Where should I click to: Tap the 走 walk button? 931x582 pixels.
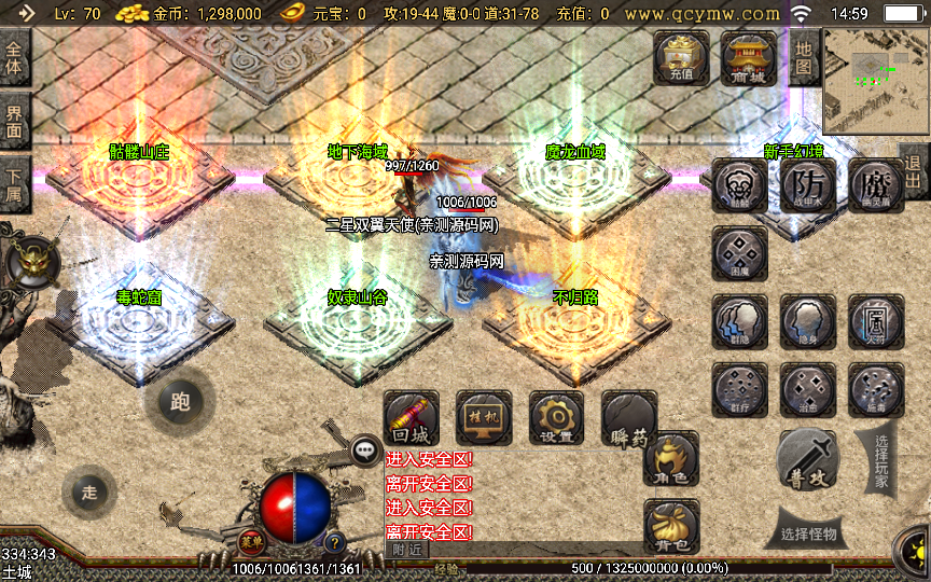[x=90, y=492]
